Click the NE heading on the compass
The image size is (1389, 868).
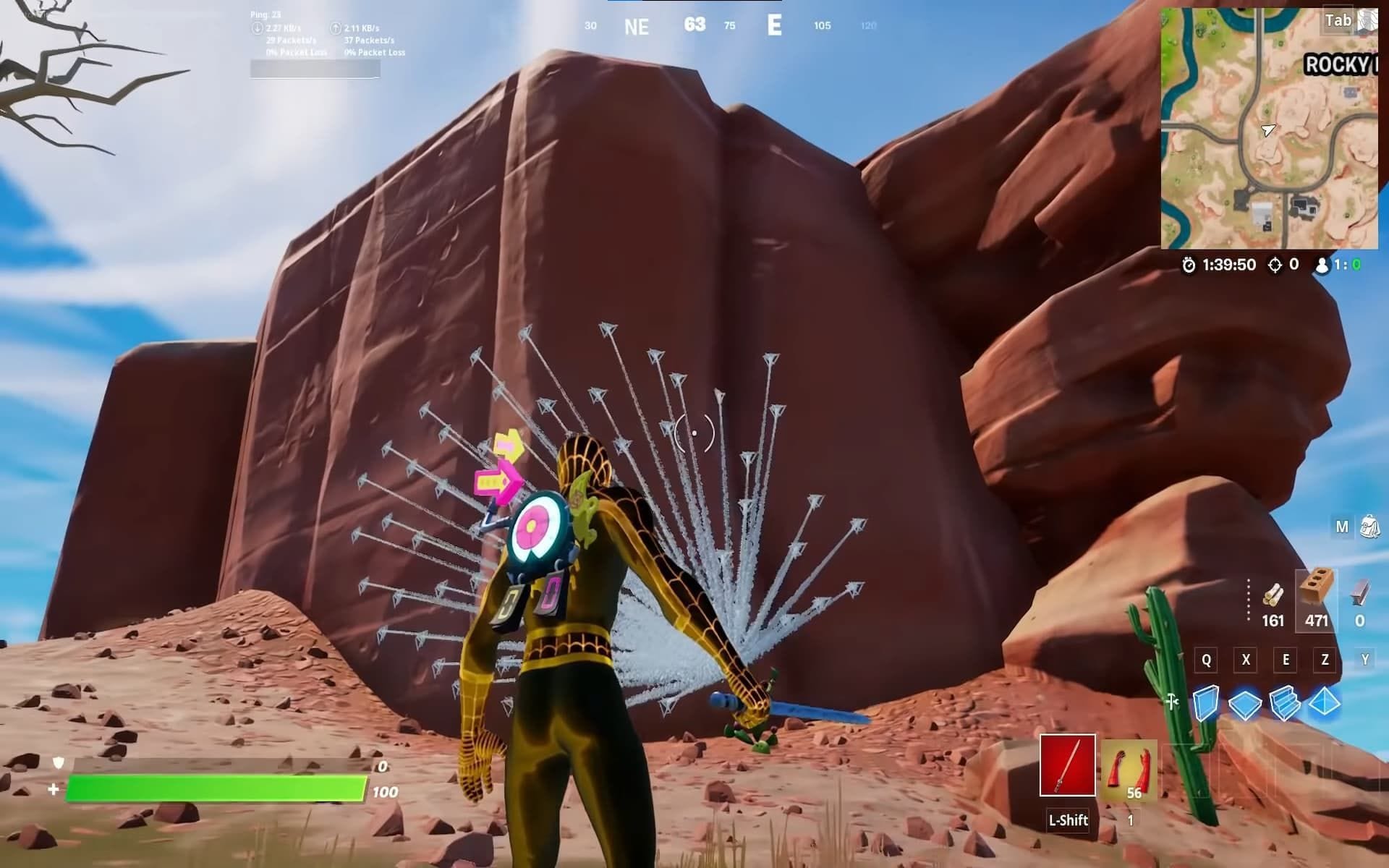point(635,27)
